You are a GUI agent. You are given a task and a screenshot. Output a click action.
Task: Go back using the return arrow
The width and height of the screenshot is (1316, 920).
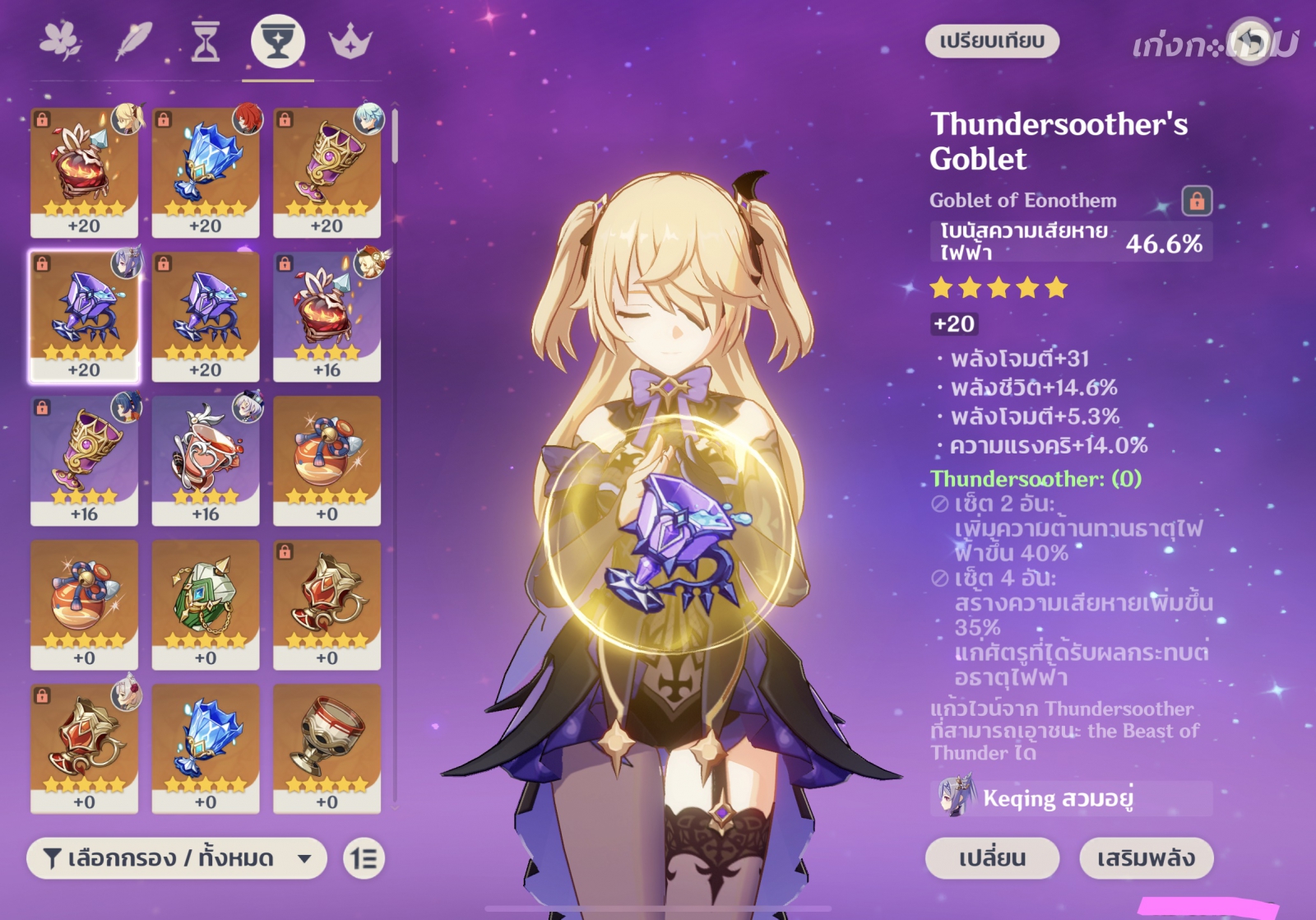[x=1249, y=41]
